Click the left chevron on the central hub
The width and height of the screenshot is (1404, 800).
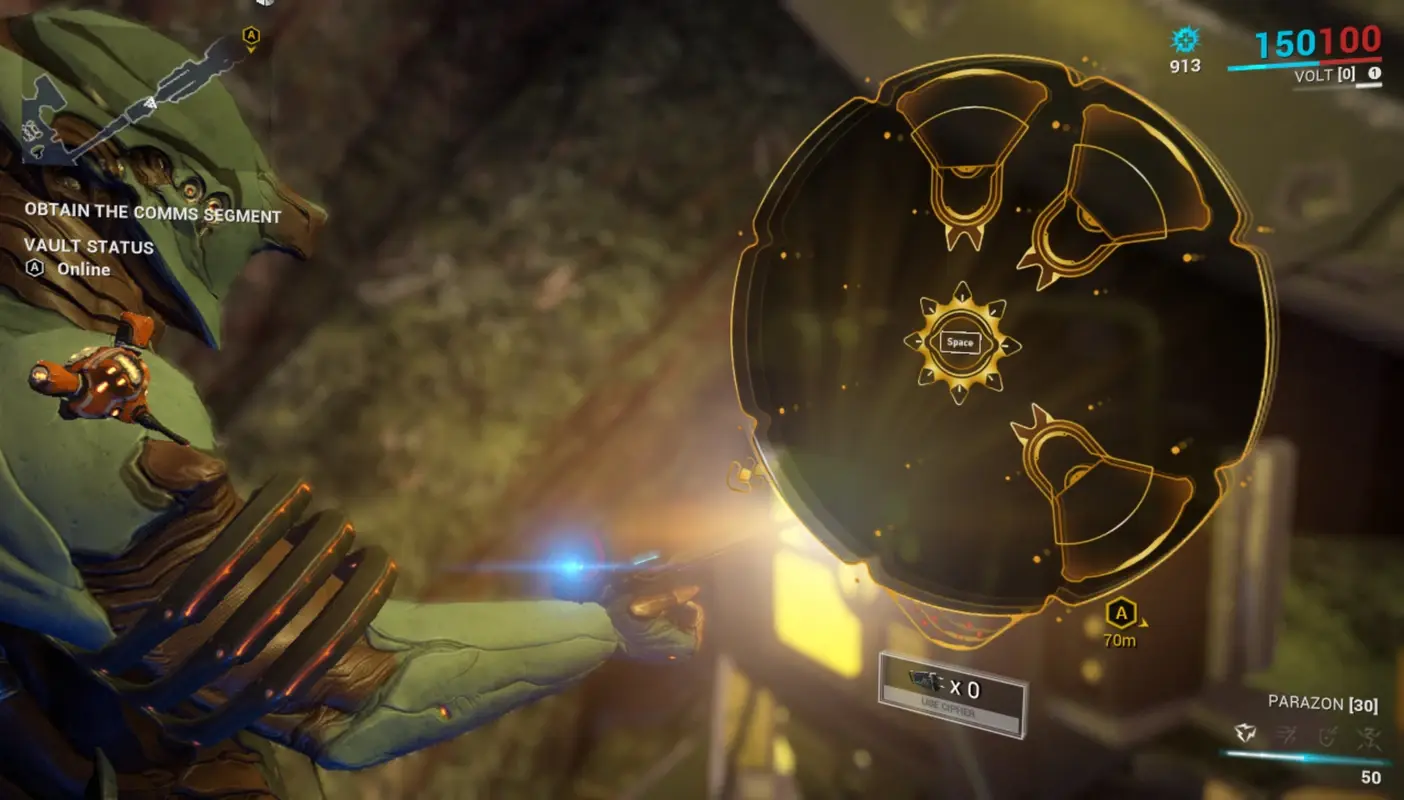[x=918, y=342]
